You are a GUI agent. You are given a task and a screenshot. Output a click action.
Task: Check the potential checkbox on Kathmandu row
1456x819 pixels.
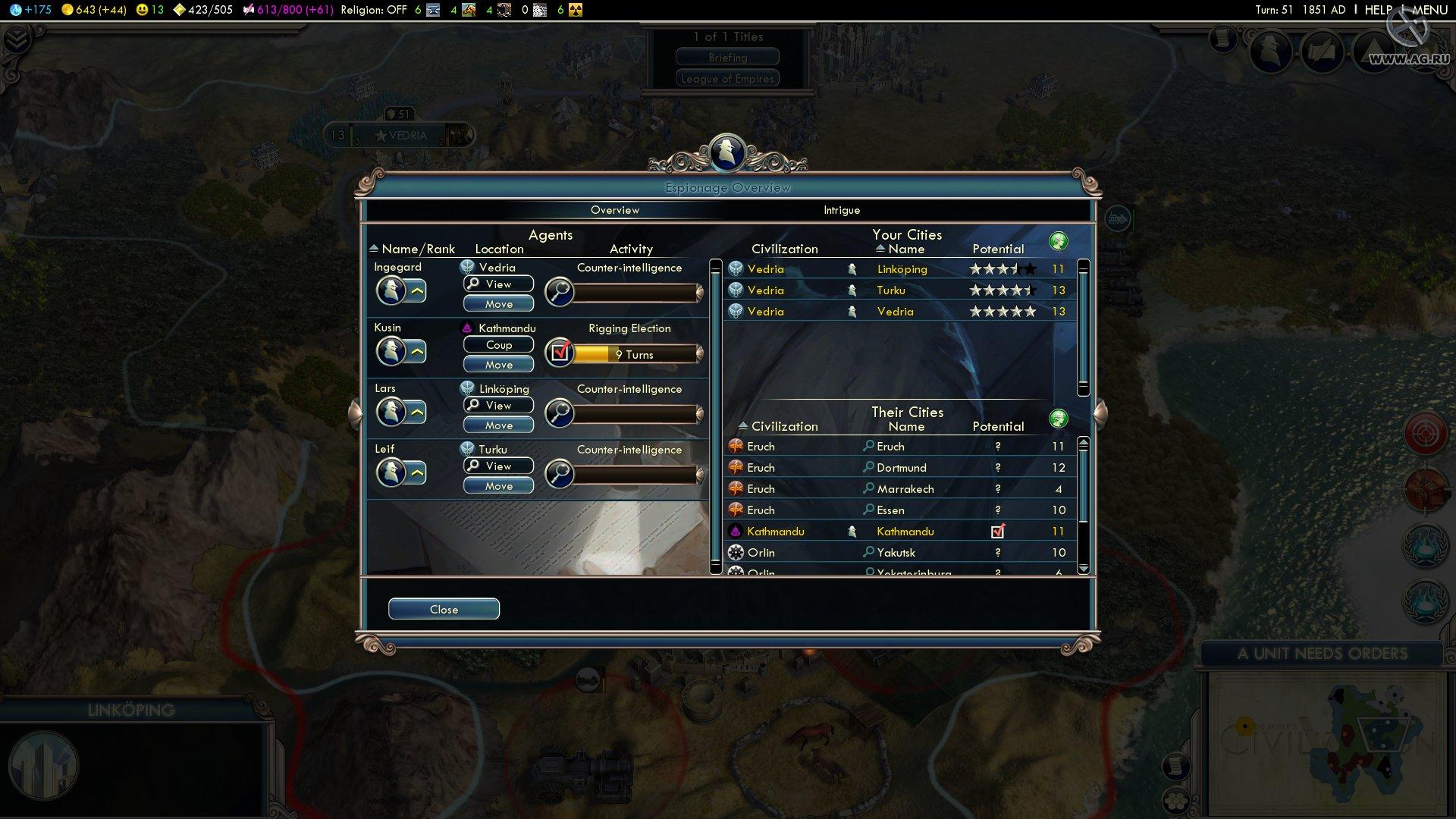click(x=999, y=531)
